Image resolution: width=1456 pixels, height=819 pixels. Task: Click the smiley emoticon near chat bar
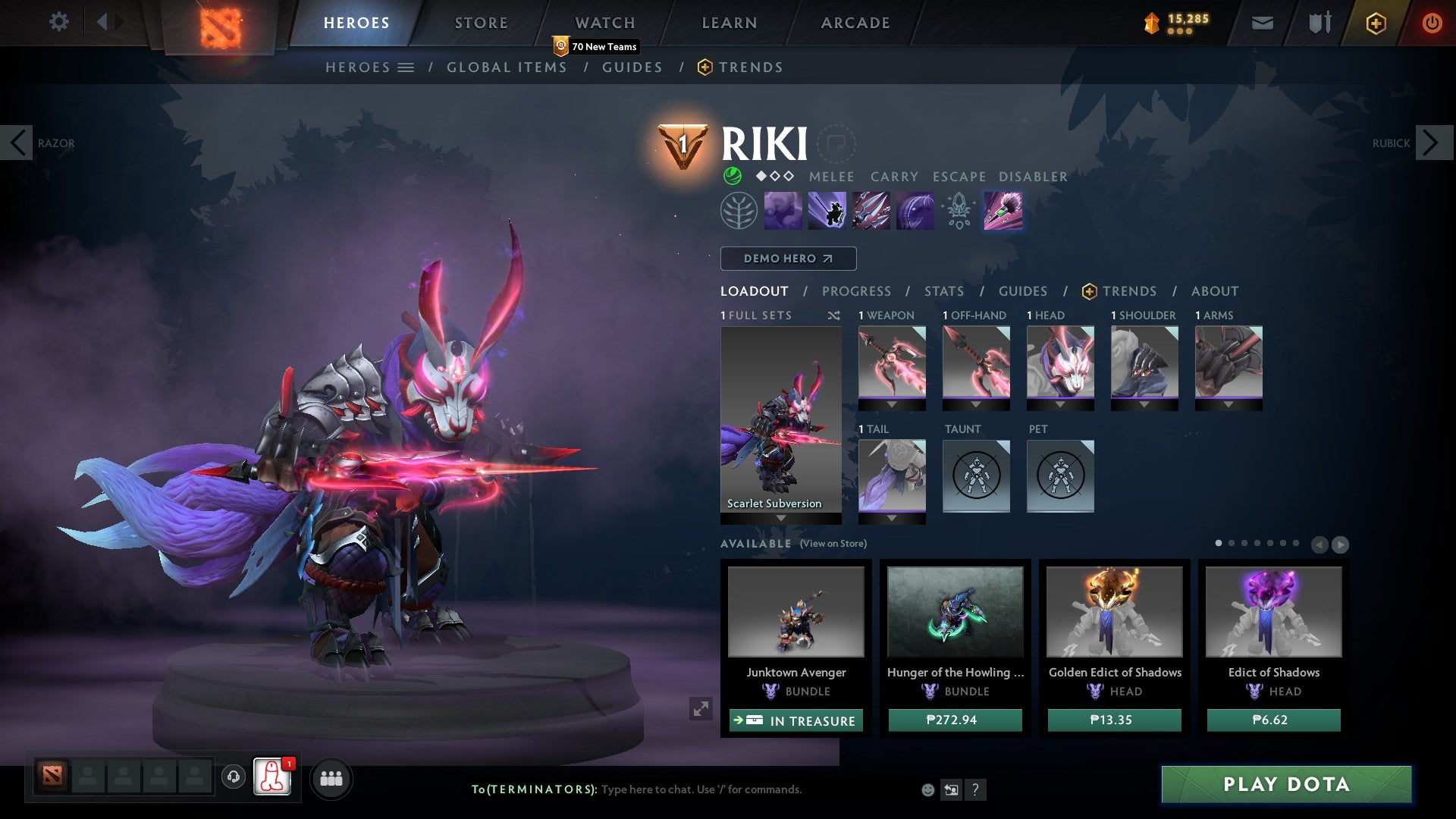point(927,789)
